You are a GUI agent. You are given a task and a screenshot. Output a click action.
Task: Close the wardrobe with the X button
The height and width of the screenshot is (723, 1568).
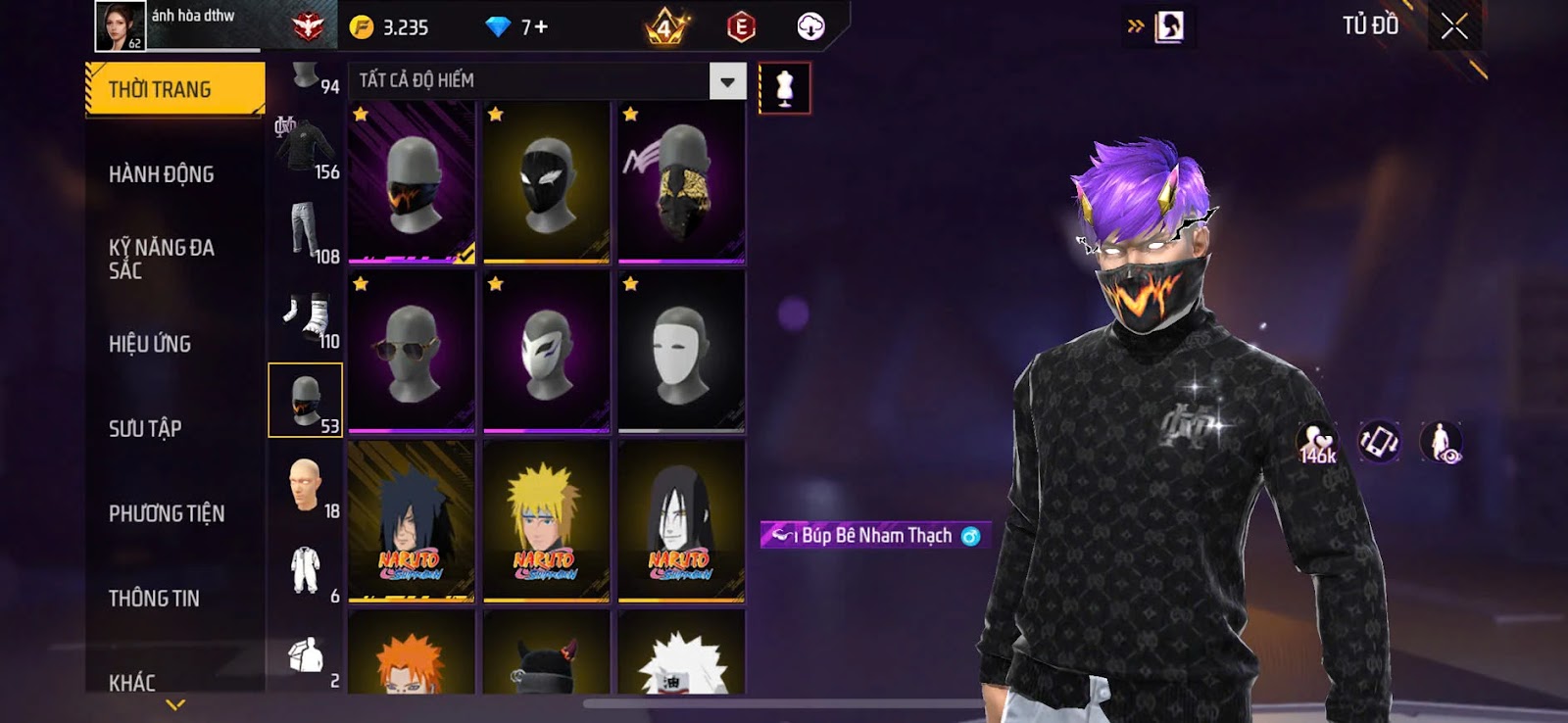click(x=1454, y=26)
